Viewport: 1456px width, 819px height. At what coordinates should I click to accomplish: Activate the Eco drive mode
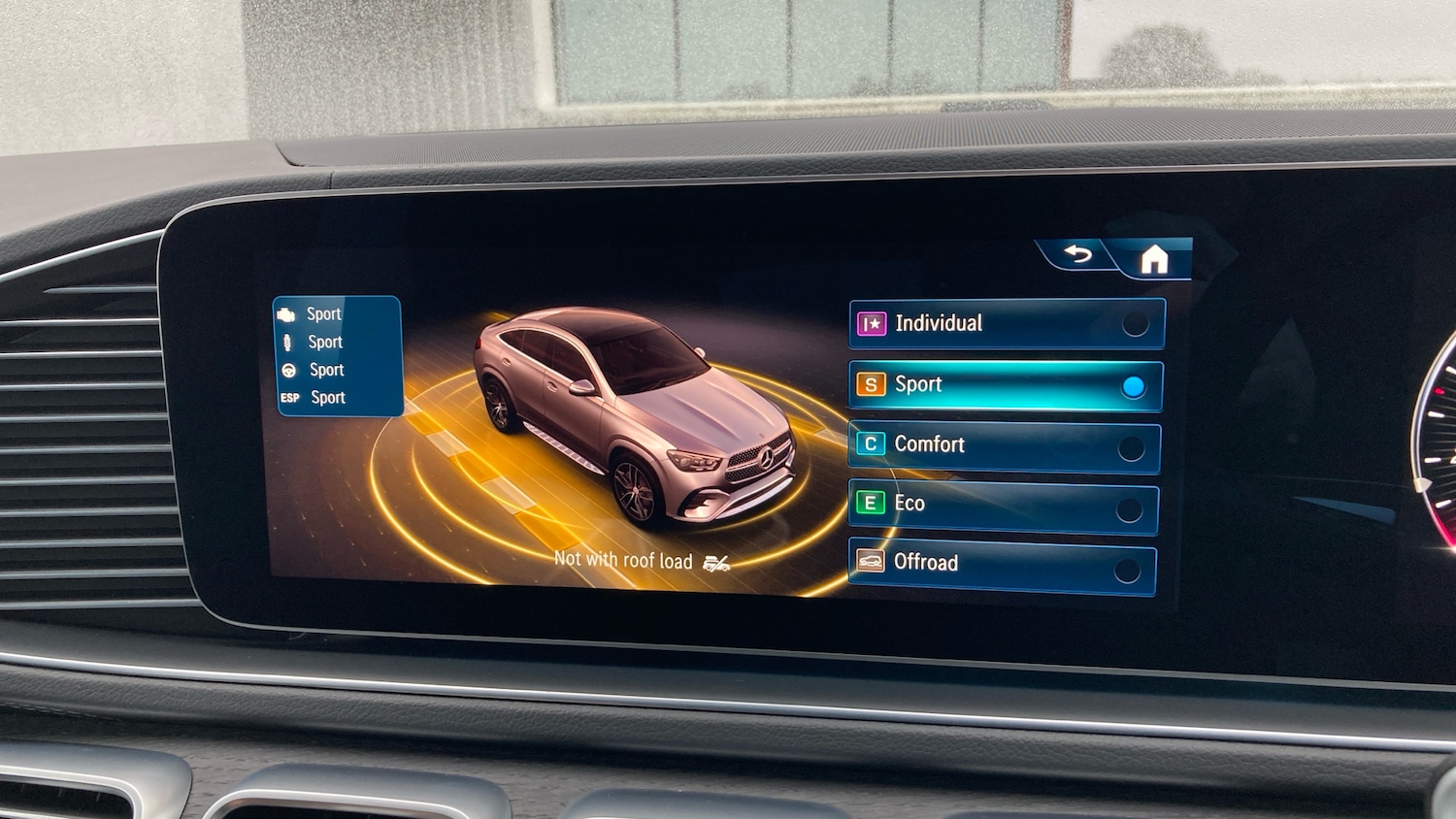point(1004,505)
